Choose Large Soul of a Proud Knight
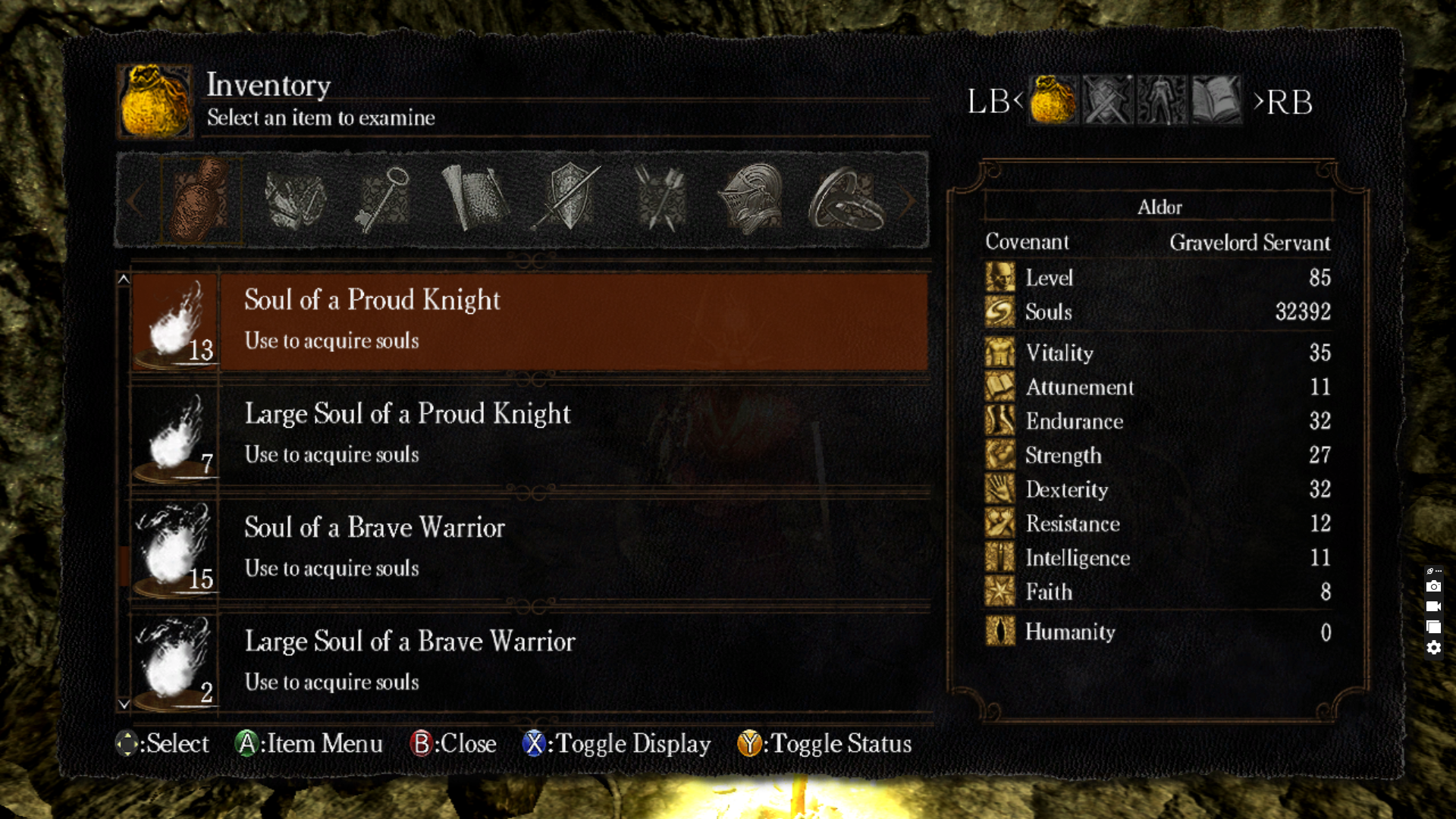 tap(529, 435)
